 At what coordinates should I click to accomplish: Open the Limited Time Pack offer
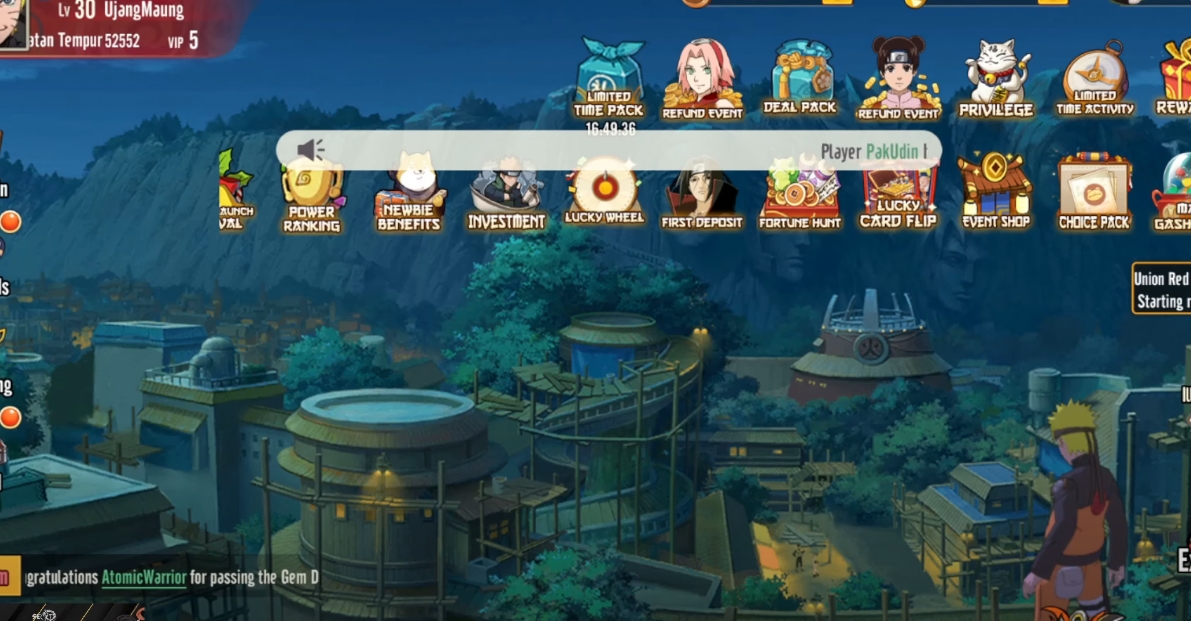(x=608, y=80)
